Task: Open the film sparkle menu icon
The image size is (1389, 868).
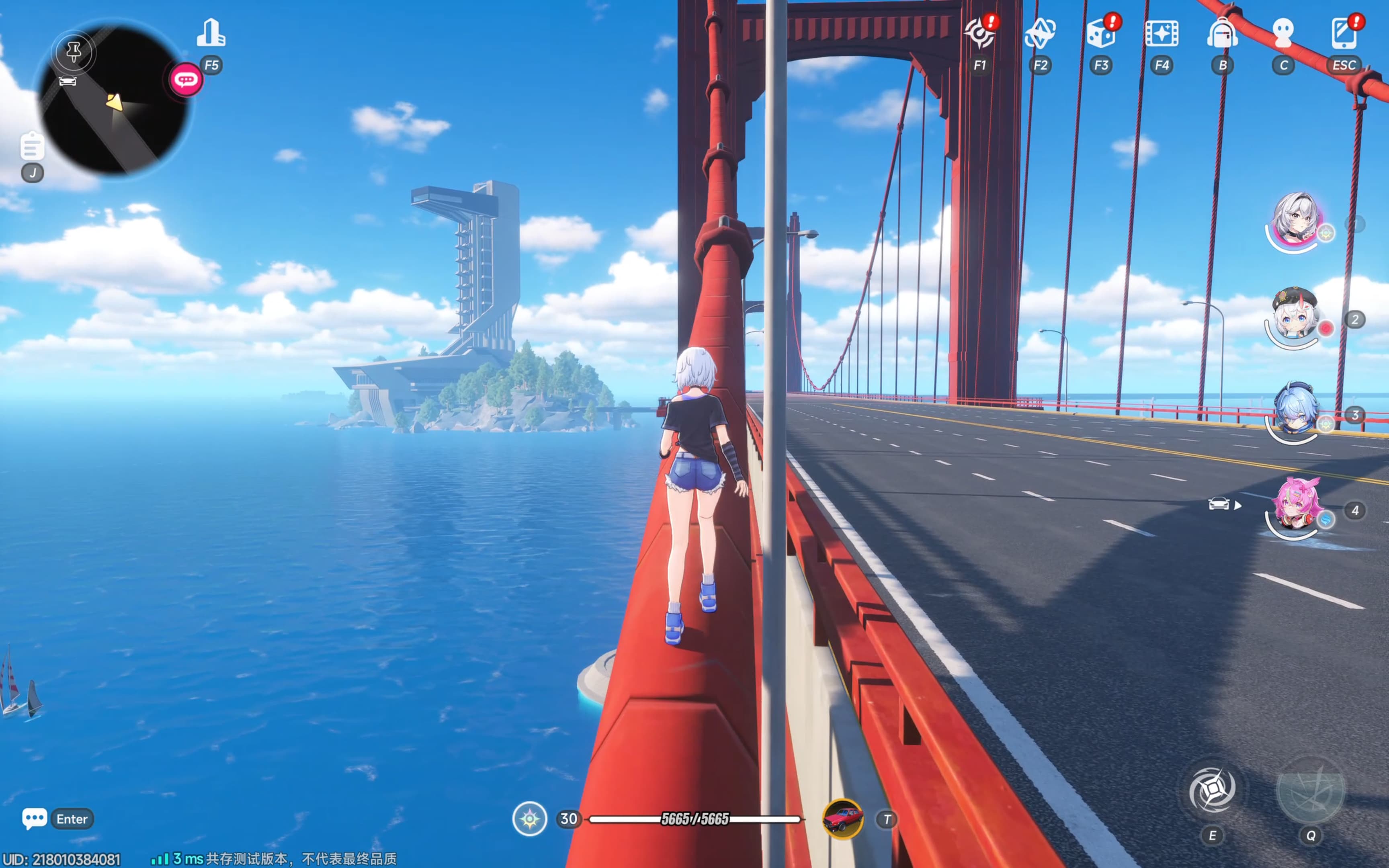Action: coord(1162,33)
